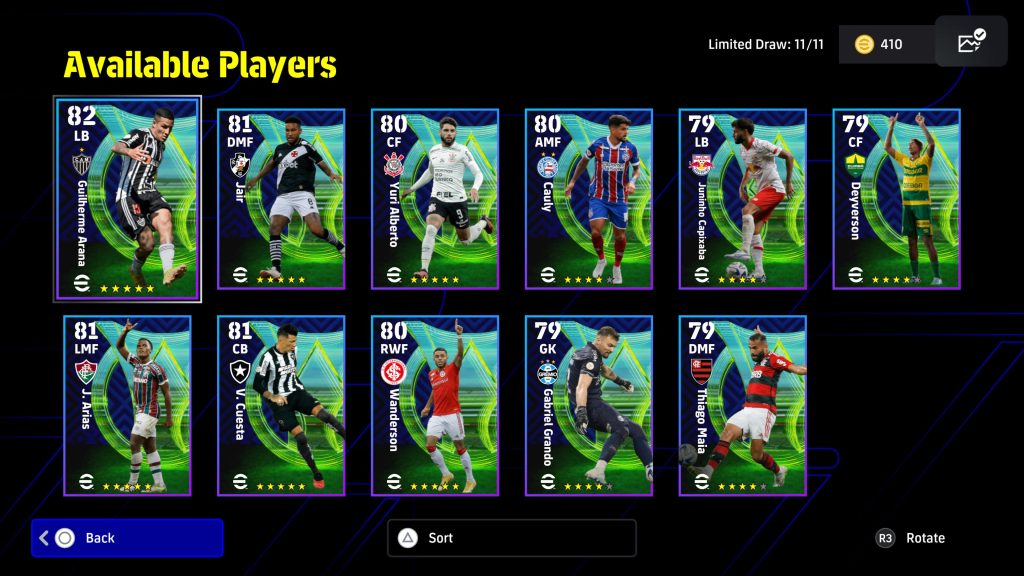
Task: Pick the Yuri Alberto CF card
Action: tap(435, 198)
